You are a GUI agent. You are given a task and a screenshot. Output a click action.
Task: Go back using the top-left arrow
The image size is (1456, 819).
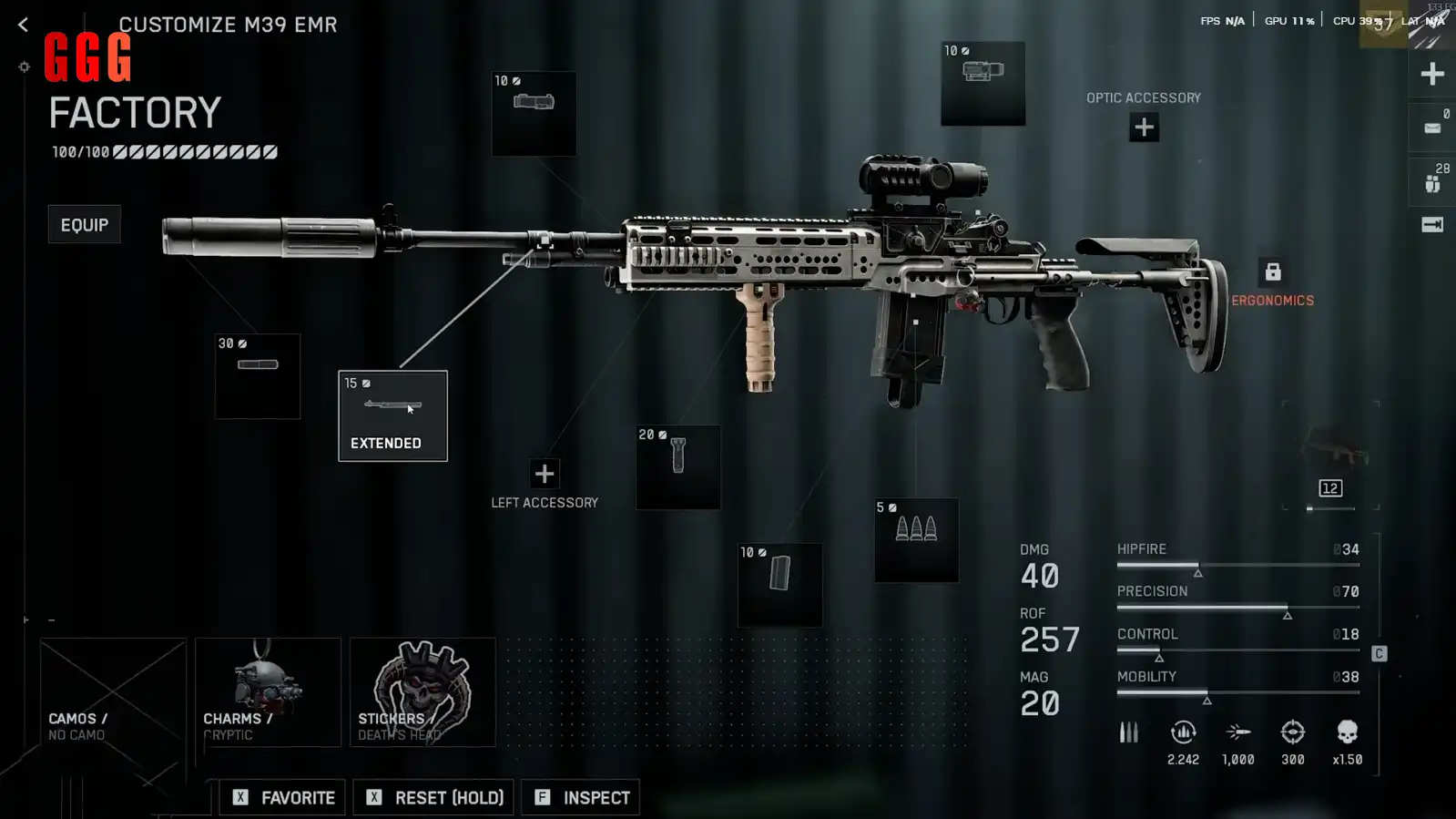(x=23, y=25)
